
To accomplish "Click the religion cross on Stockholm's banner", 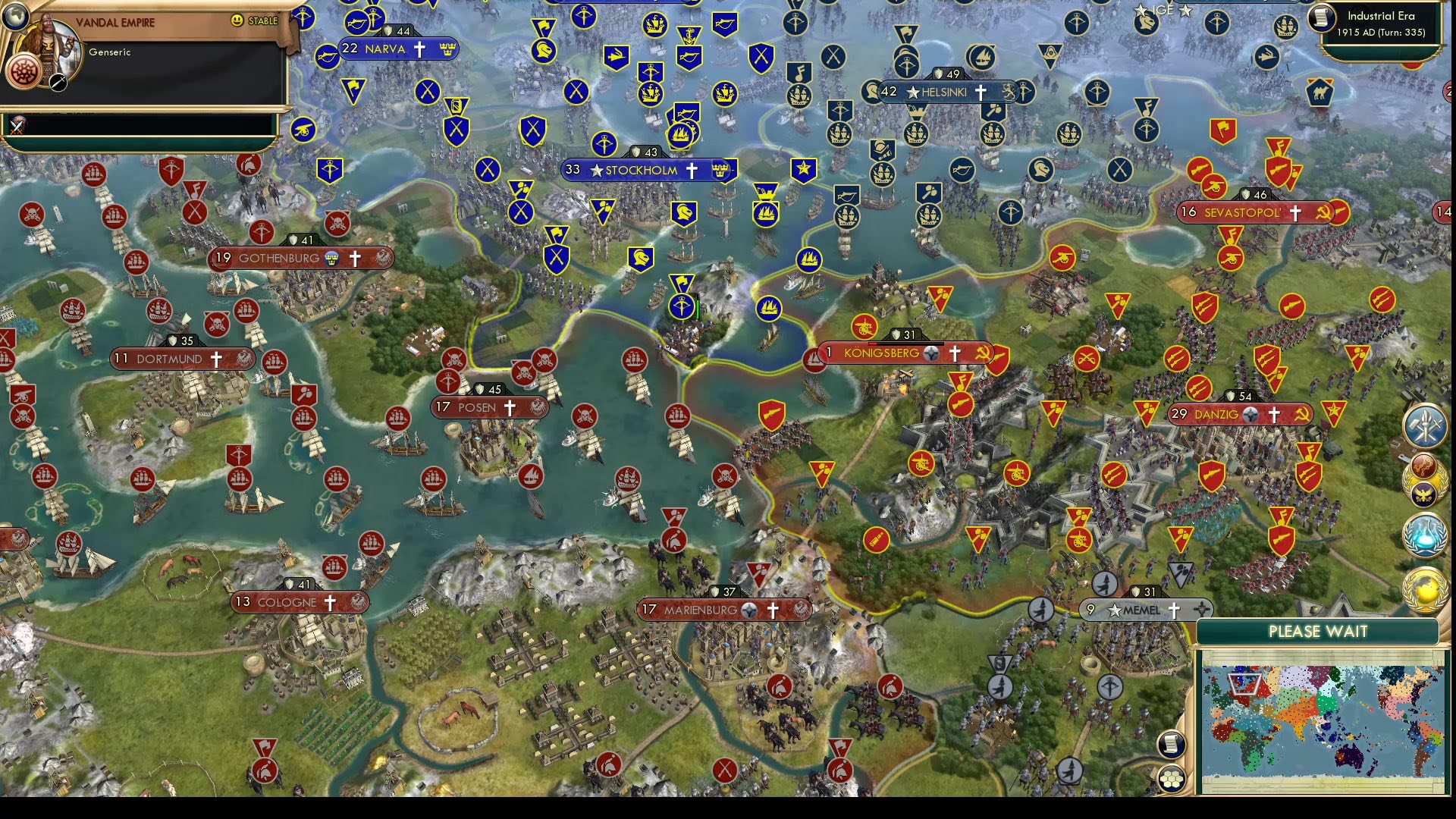I will (x=691, y=171).
